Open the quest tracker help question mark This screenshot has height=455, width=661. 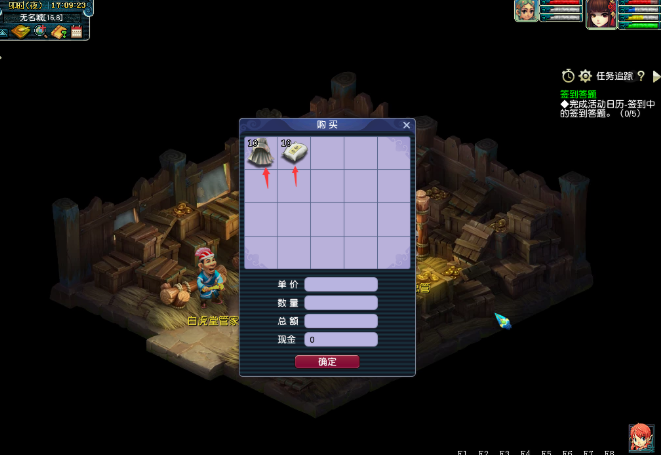[640, 76]
